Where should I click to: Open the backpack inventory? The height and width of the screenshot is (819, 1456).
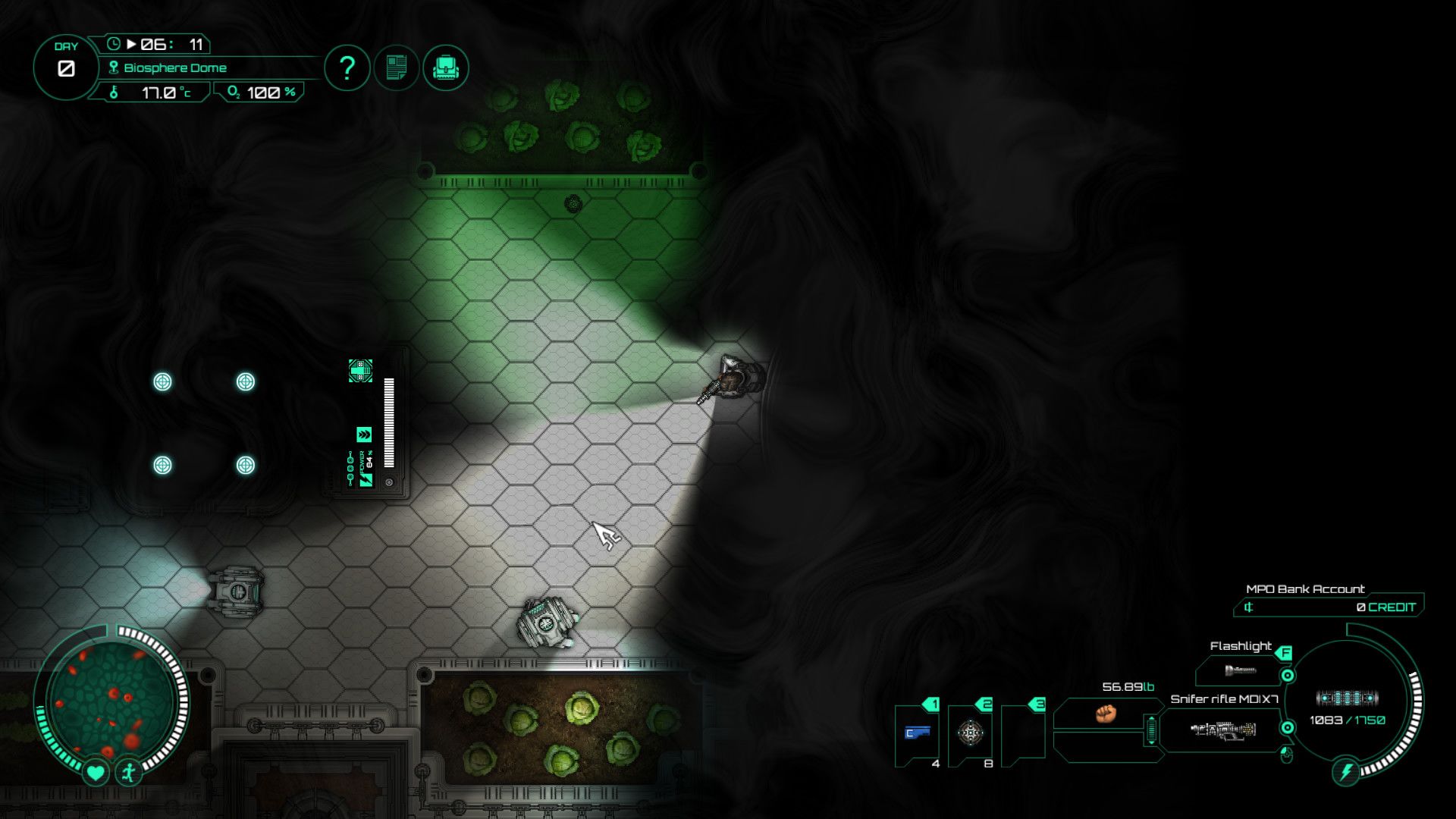pos(446,68)
